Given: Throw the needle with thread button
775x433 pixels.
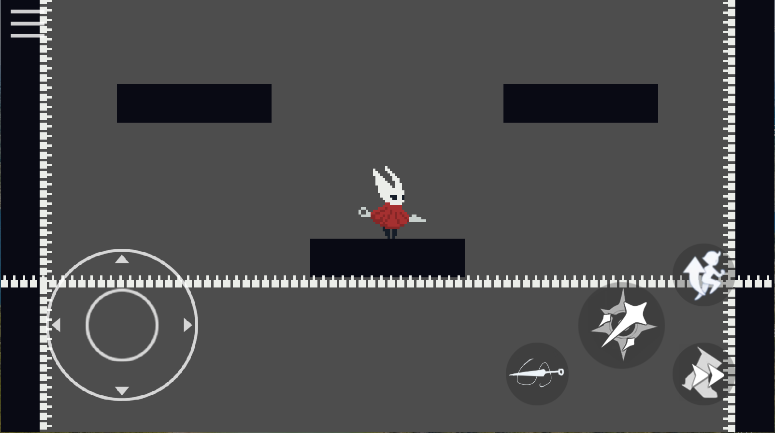Looking at the screenshot, I should (537, 374).
